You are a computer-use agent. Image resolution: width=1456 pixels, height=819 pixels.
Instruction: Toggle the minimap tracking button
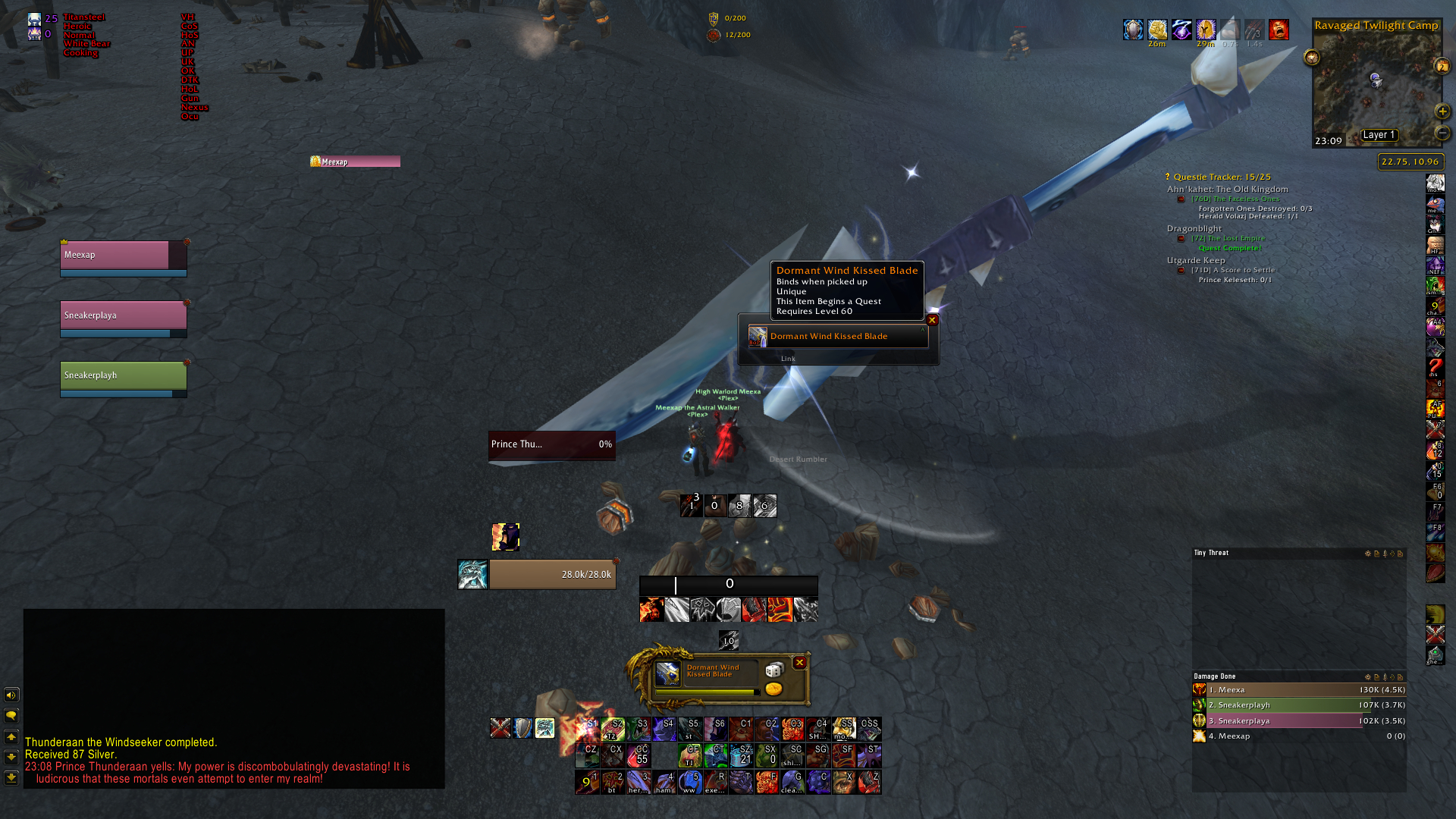click(x=1311, y=58)
